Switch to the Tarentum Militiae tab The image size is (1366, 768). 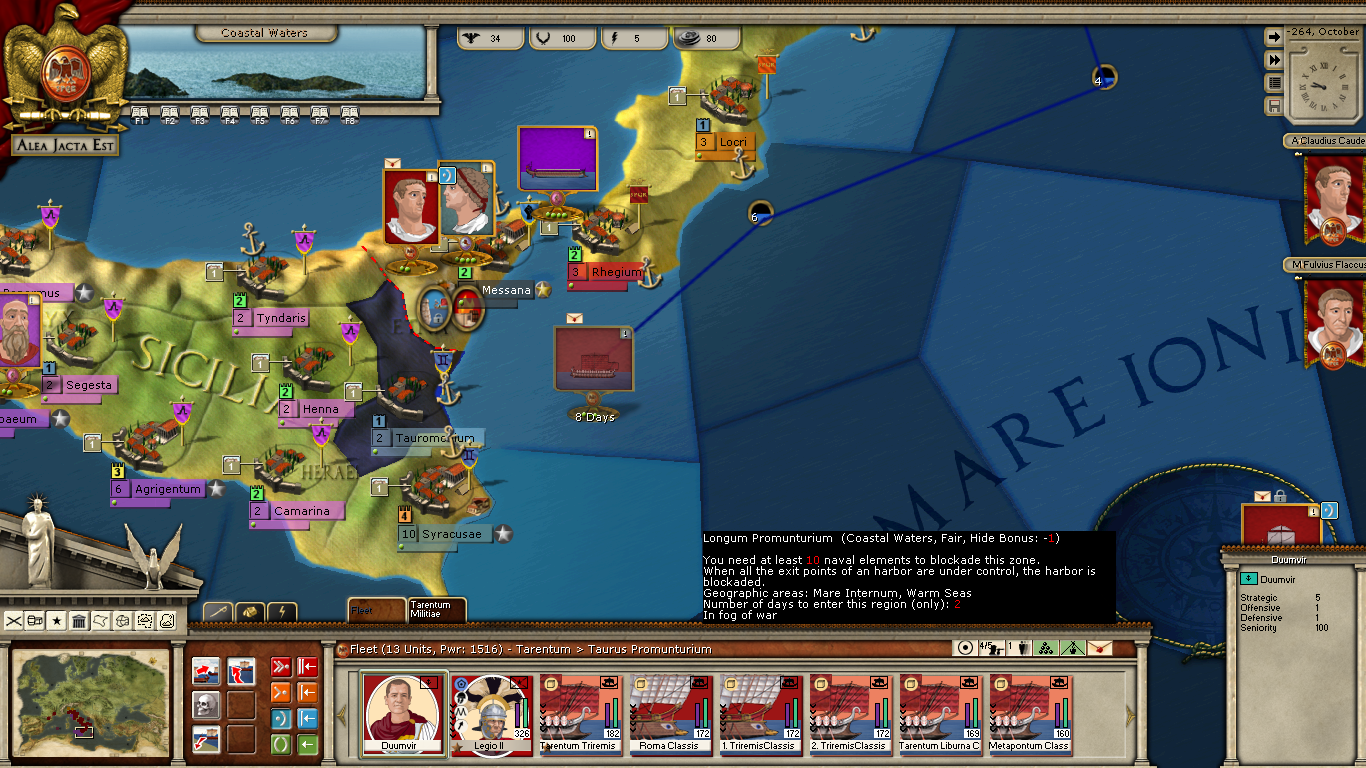point(437,609)
